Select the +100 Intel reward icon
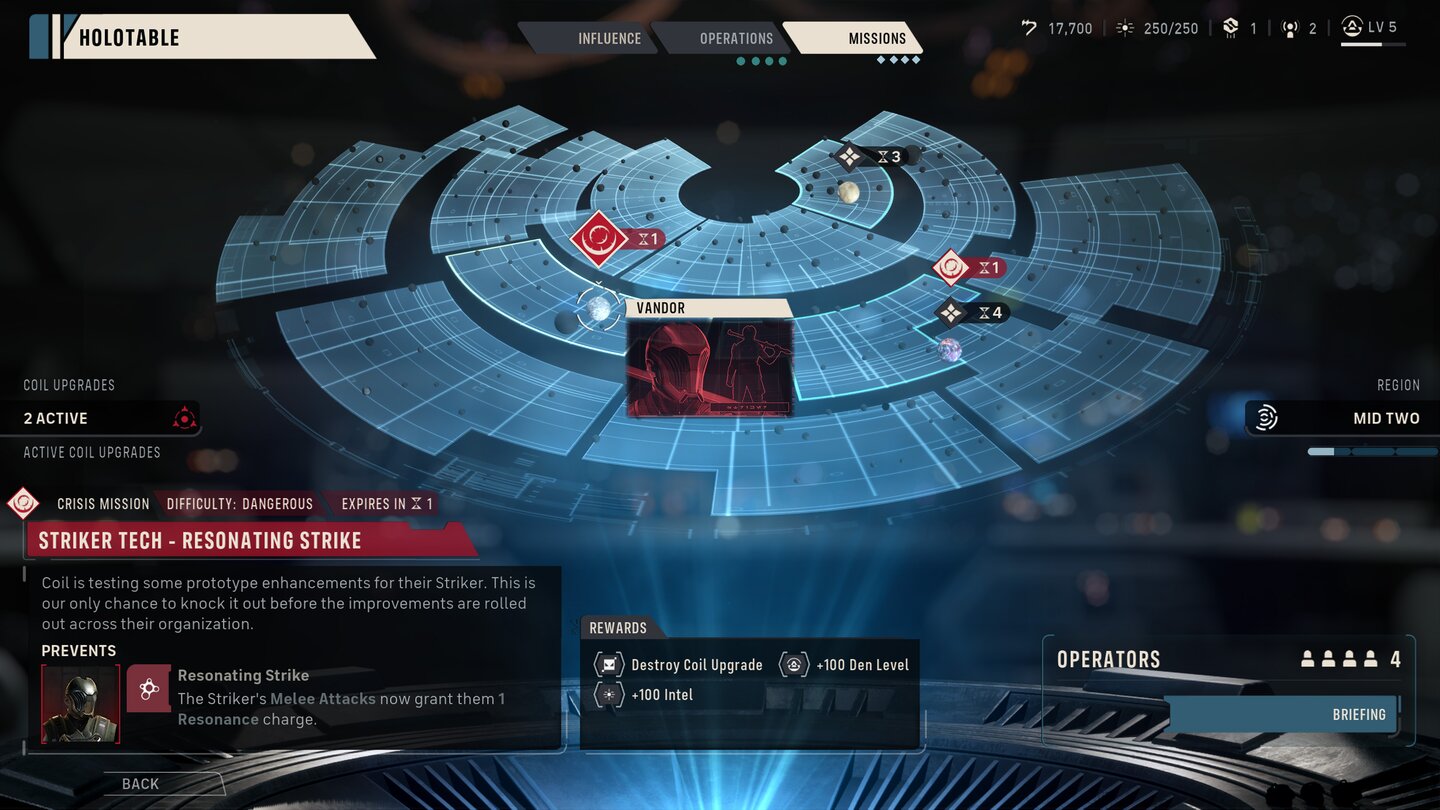This screenshot has height=810, width=1440. (x=608, y=694)
